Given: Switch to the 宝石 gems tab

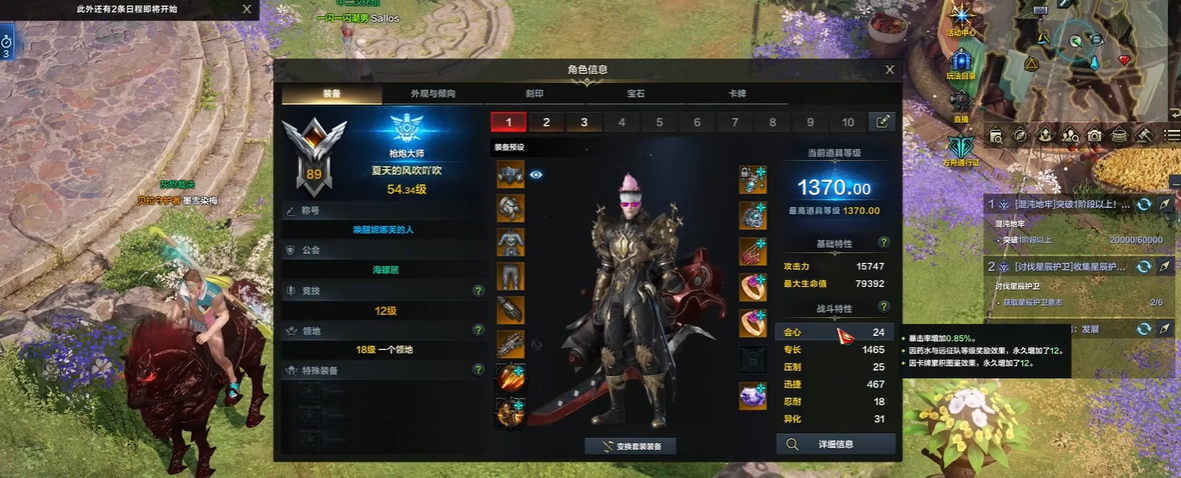Looking at the screenshot, I should 636,94.
